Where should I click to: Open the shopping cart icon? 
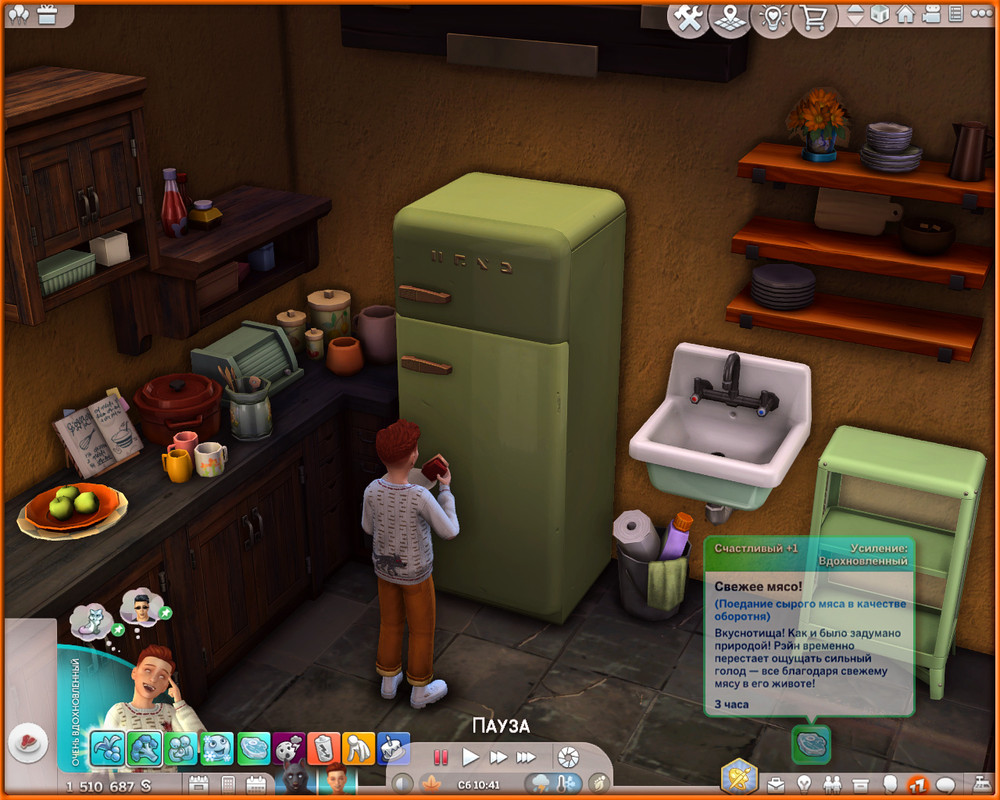coord(816,18)
